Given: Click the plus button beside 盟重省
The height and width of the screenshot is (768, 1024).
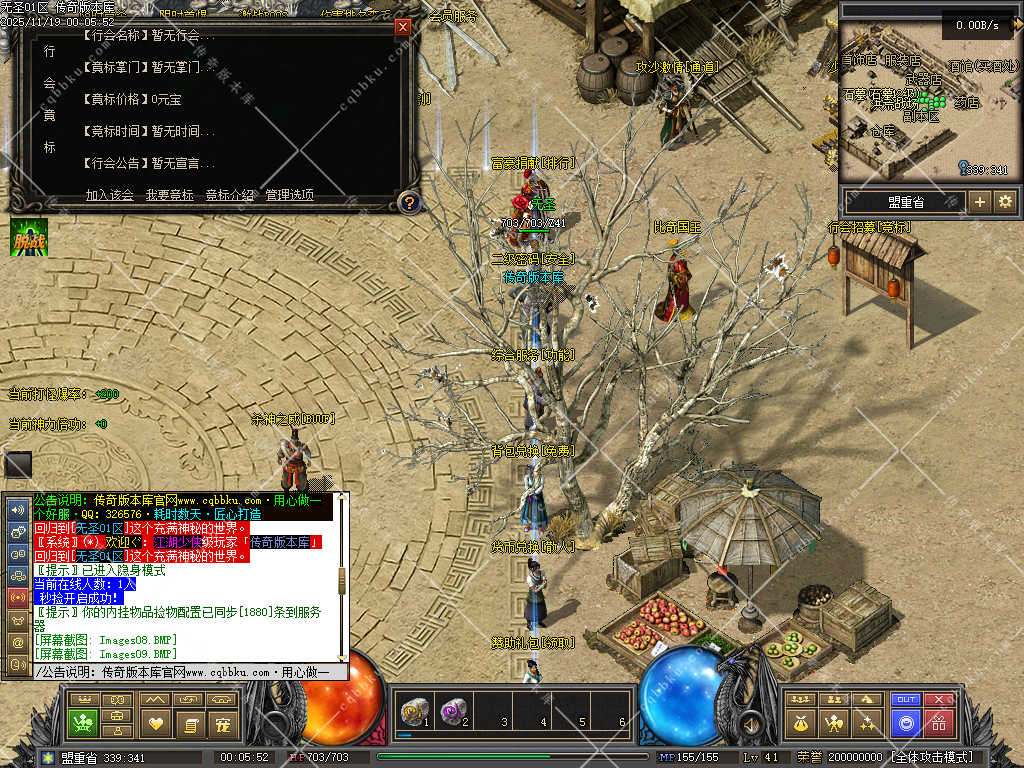Looking at the screenshot, I should 980,202.
